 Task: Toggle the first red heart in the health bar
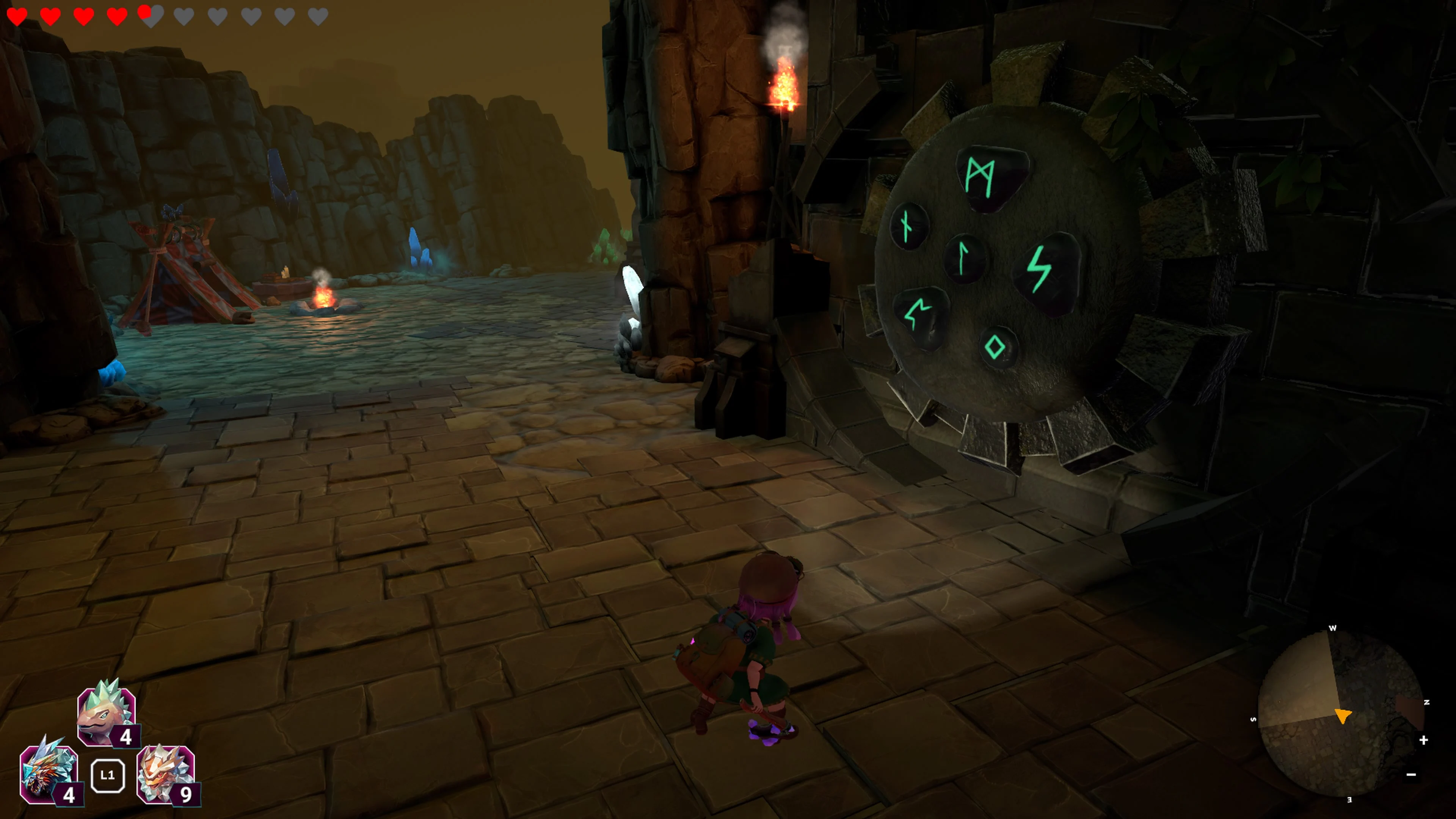pos(17,16)
